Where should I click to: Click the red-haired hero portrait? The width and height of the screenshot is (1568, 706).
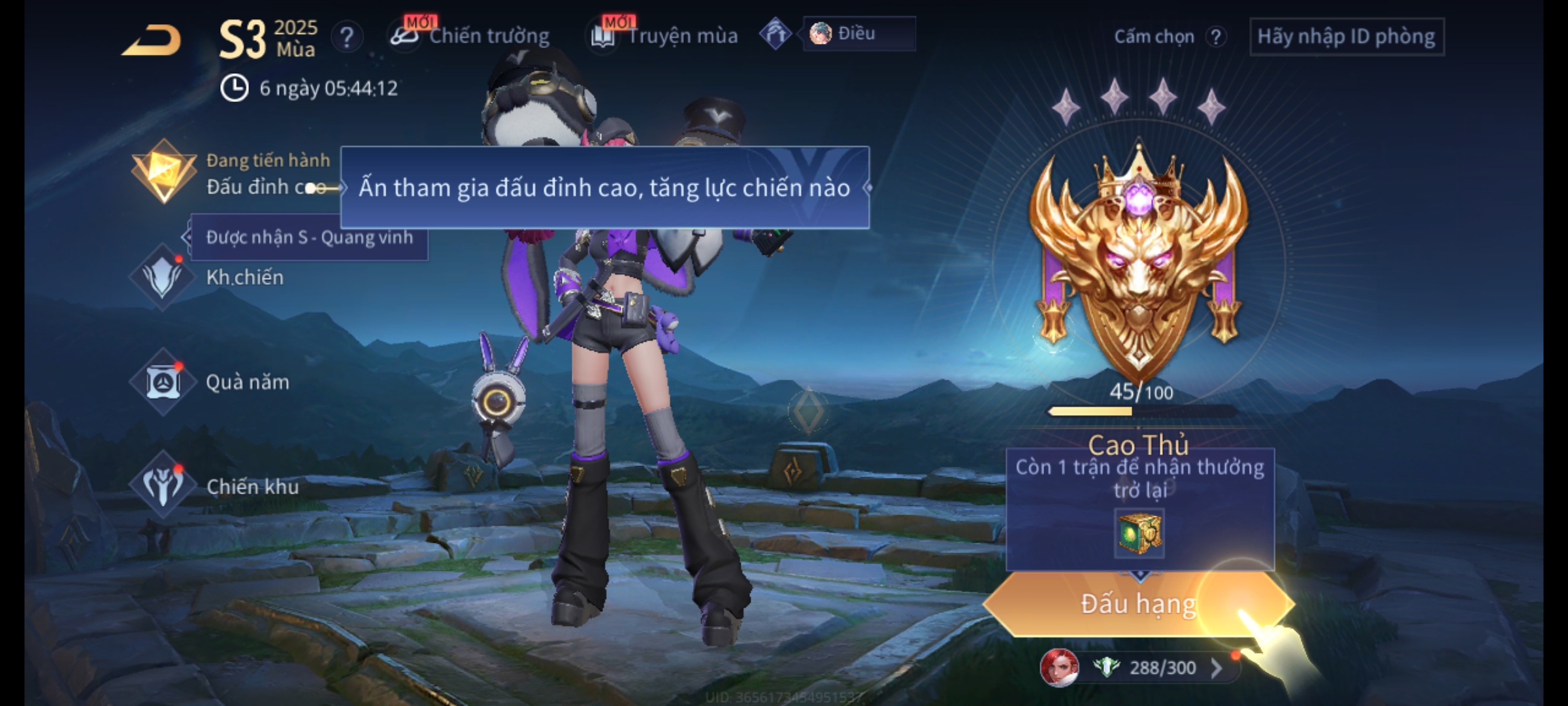[x=1058, y=667]
